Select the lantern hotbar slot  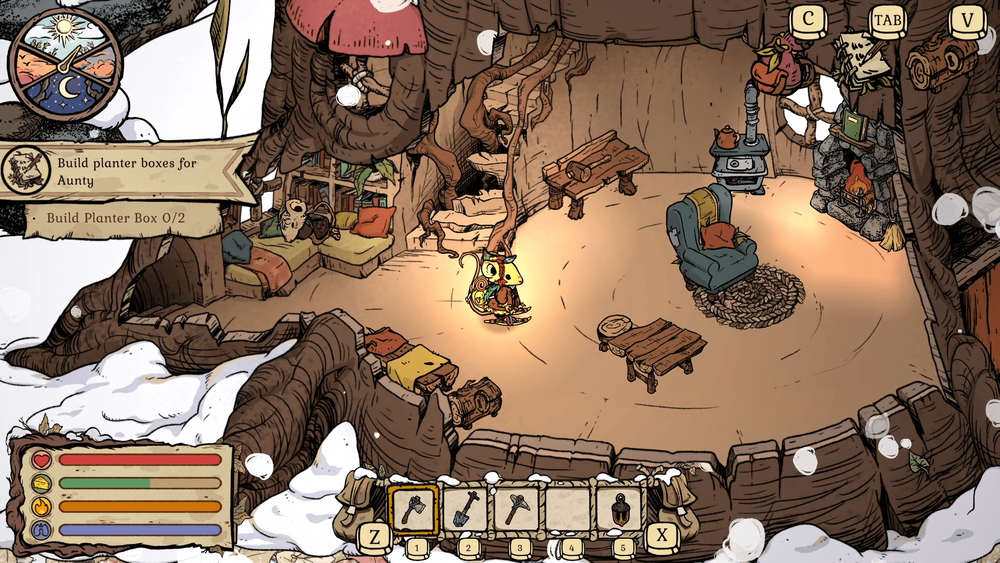point(620,509)
